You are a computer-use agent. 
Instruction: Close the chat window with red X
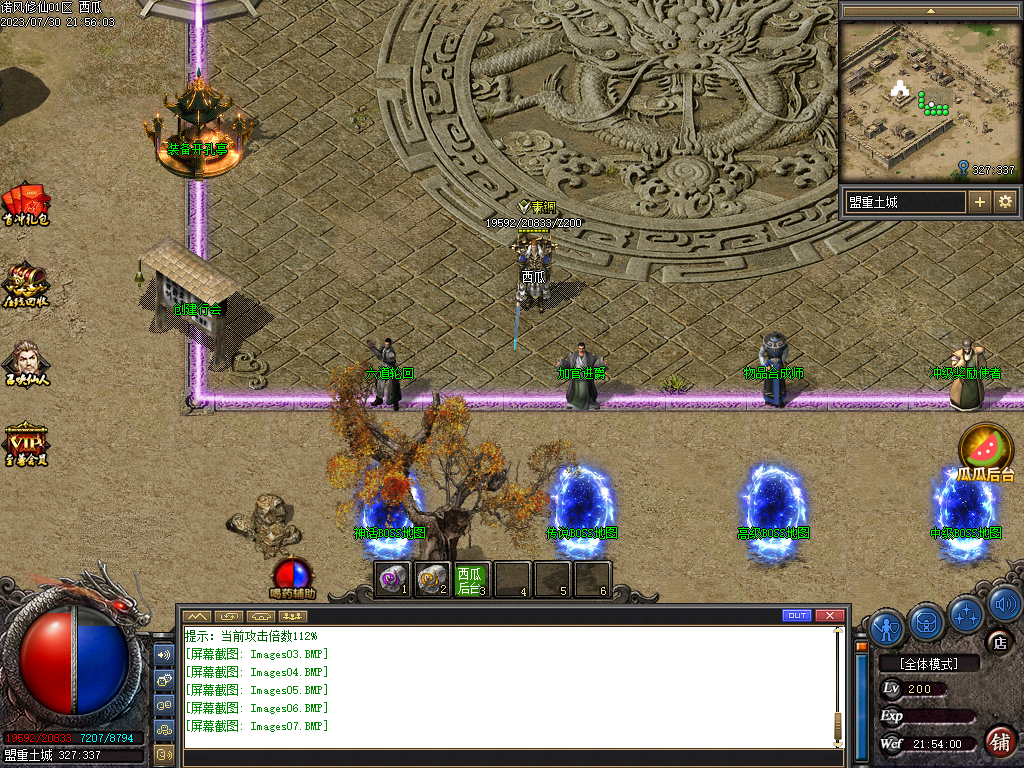click(829, 615)
